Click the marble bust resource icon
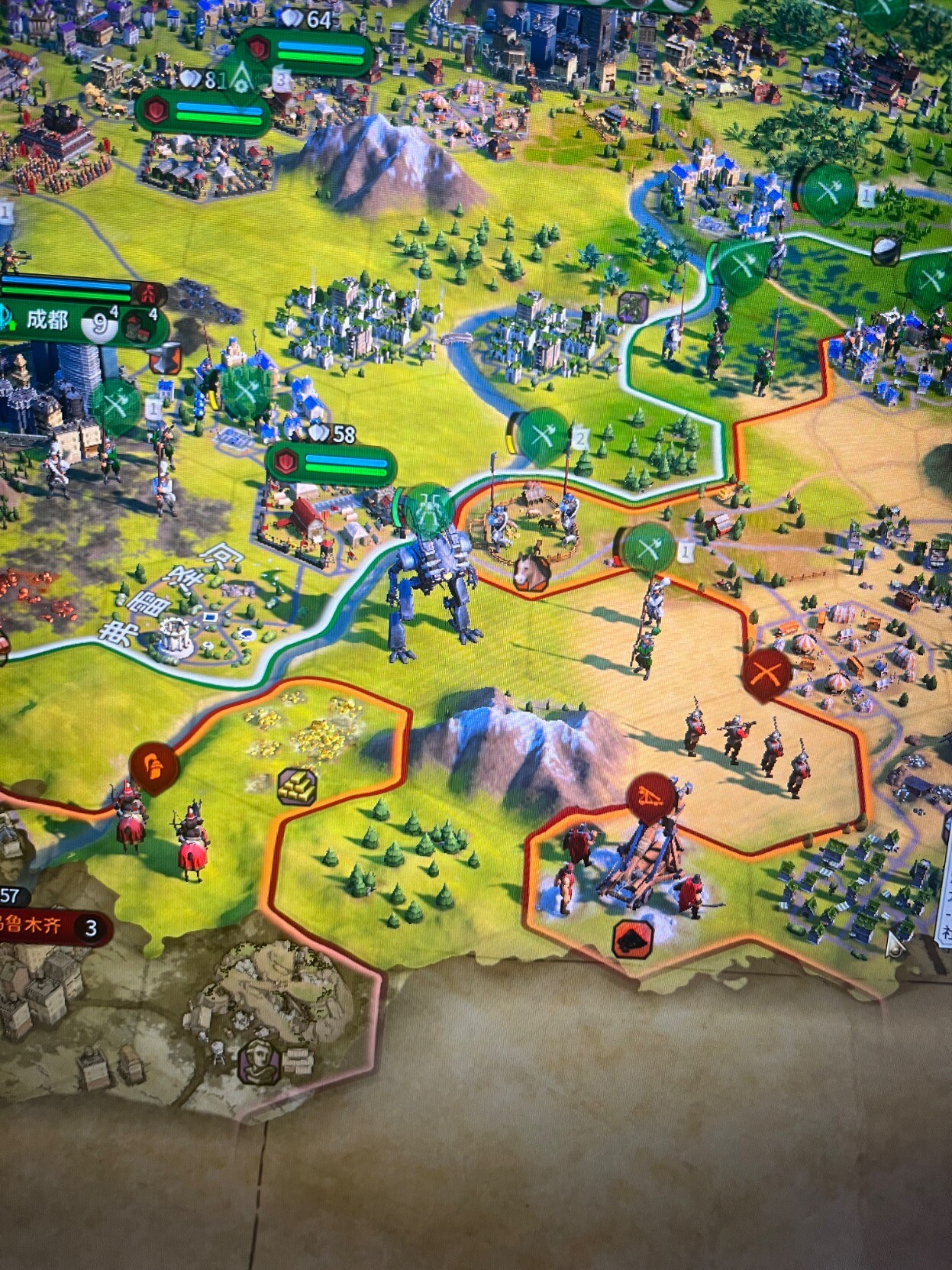 point(260,1061)
